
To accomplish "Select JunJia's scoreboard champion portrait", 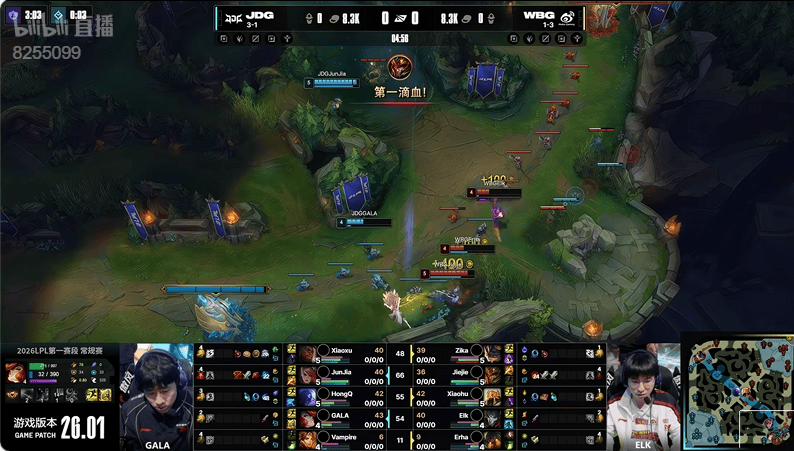I will (x=307, y=374).
